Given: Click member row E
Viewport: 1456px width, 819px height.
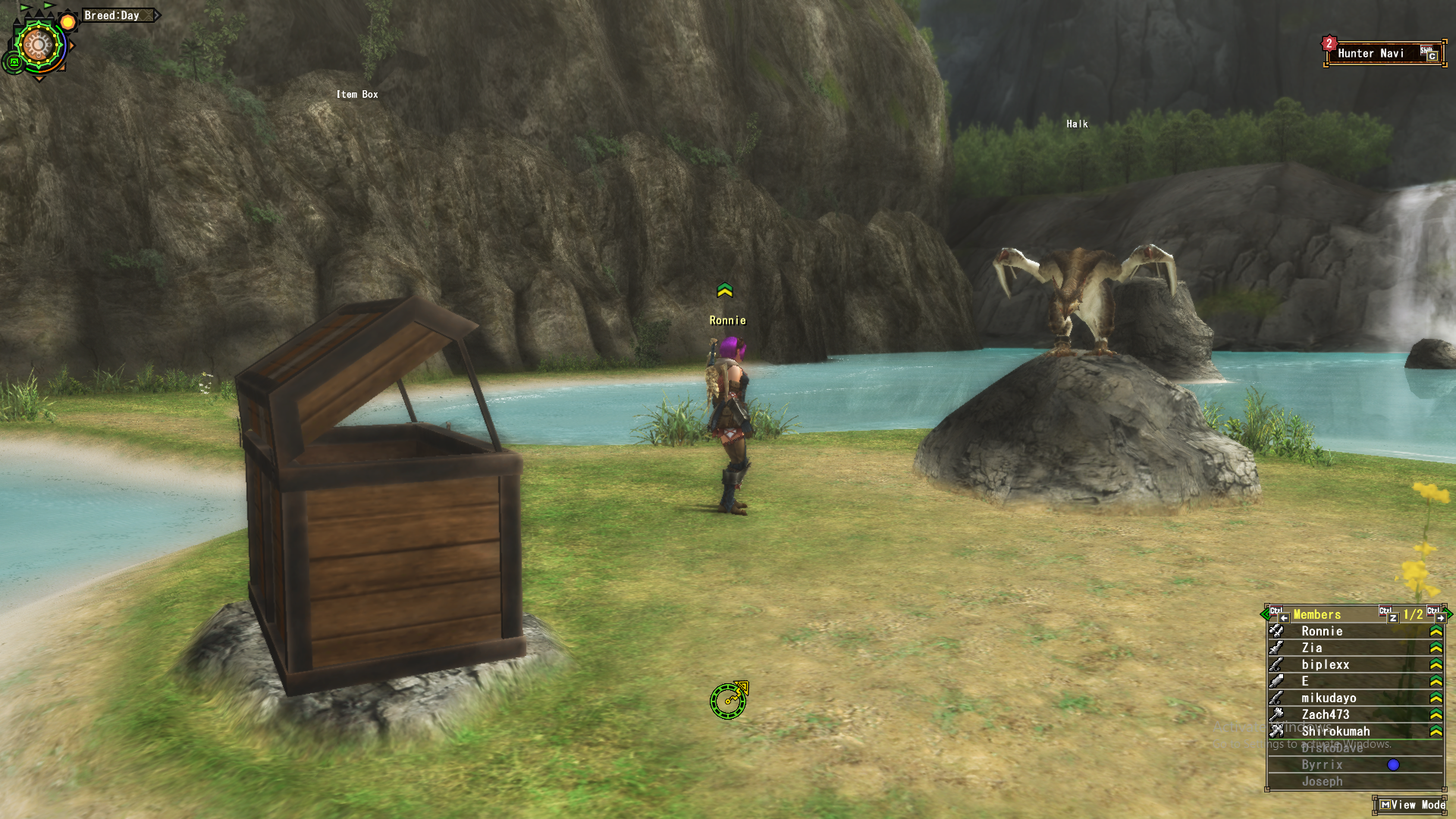Looking at the screenshot, I should click(x=1305, y=682).
